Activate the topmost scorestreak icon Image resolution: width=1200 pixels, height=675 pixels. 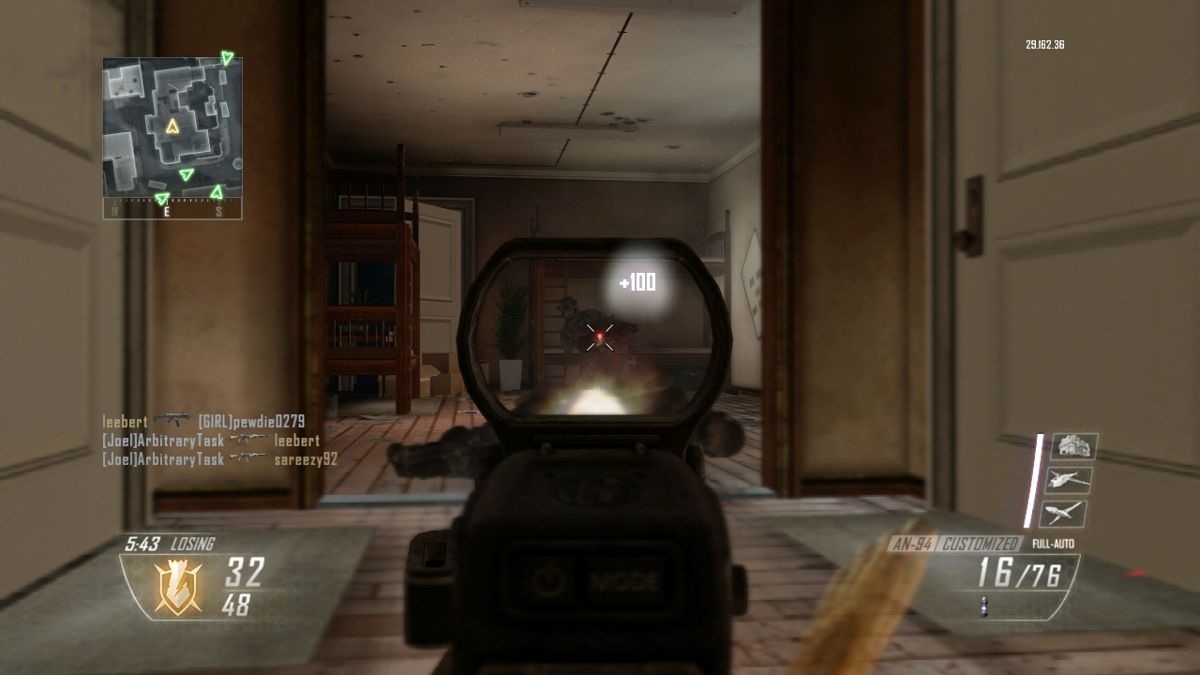1073,446
